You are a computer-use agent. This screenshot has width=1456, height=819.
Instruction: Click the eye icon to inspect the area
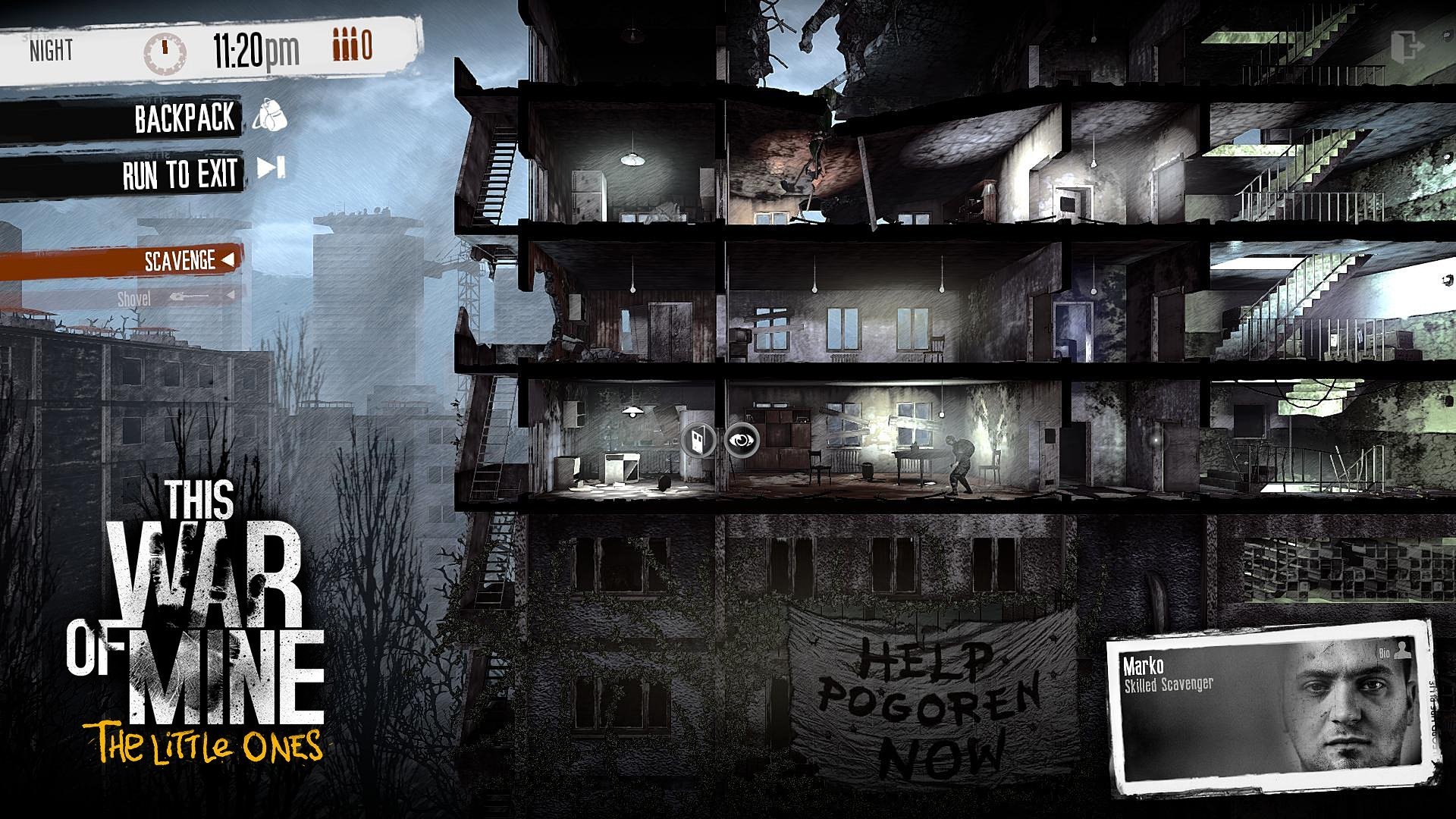tap(741, 442)
